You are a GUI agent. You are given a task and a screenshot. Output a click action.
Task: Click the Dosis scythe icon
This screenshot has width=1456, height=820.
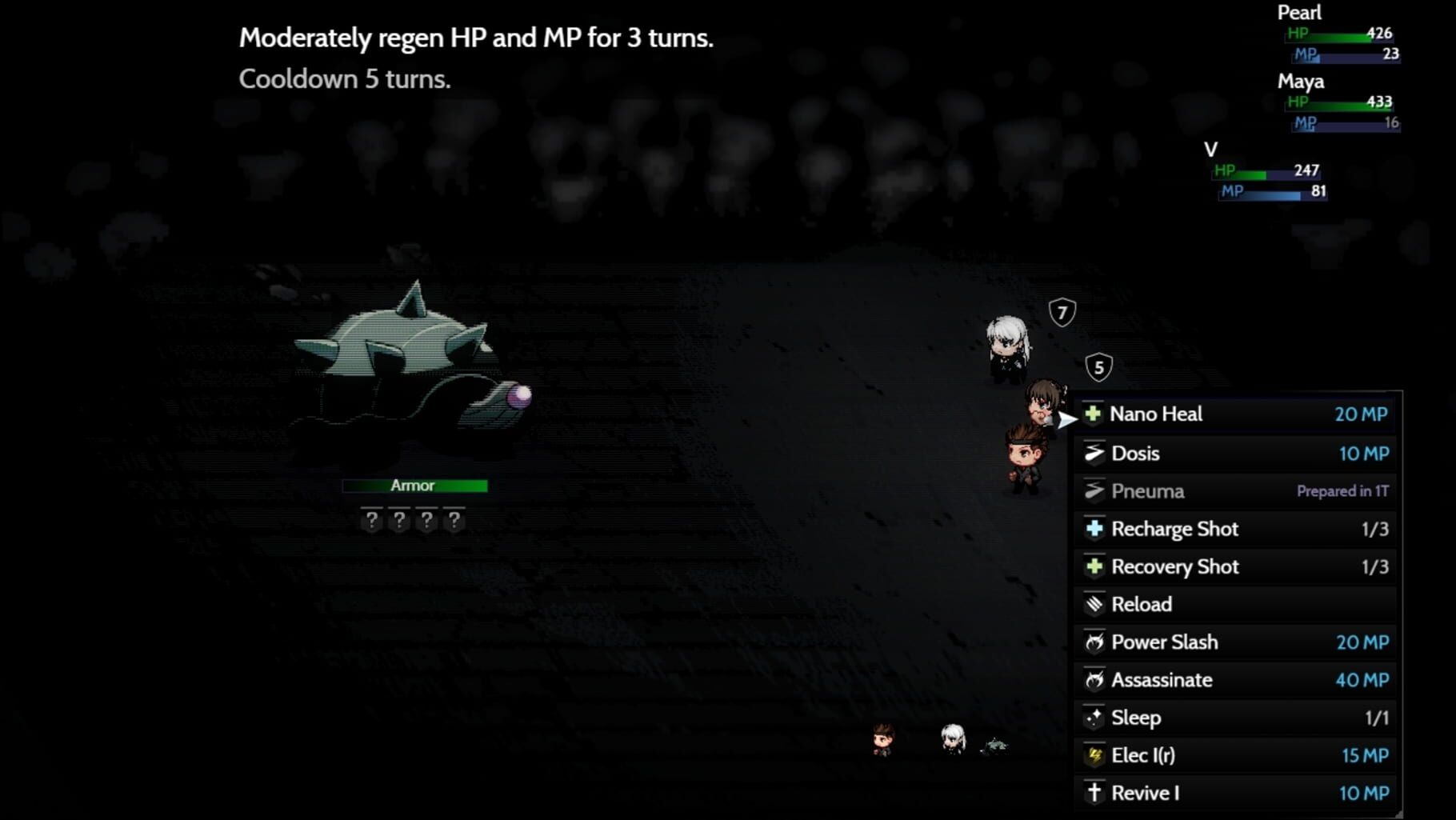pos(1095,454)
